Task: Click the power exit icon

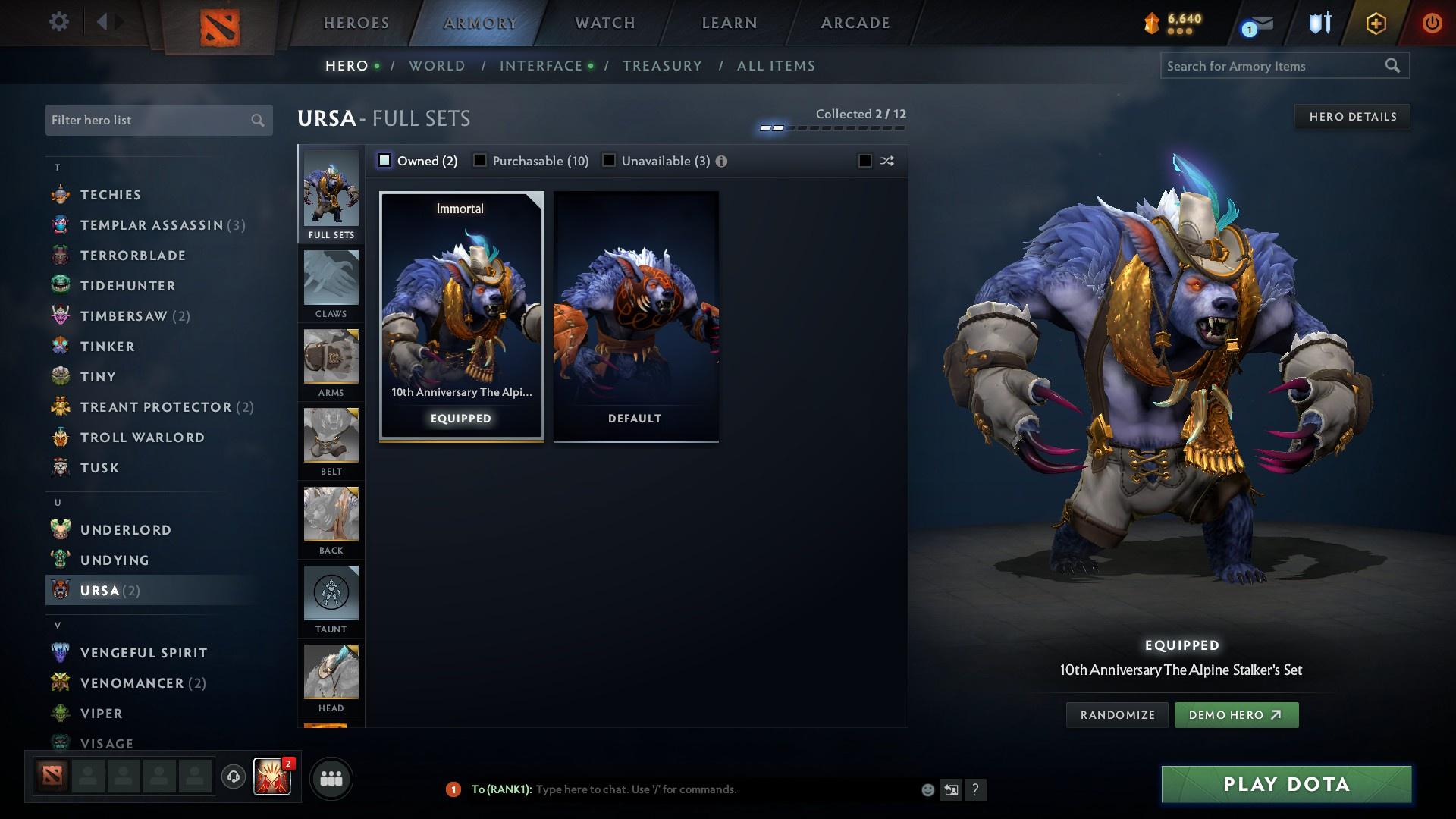Action: pyautogui.click(x=1432, y=22)
